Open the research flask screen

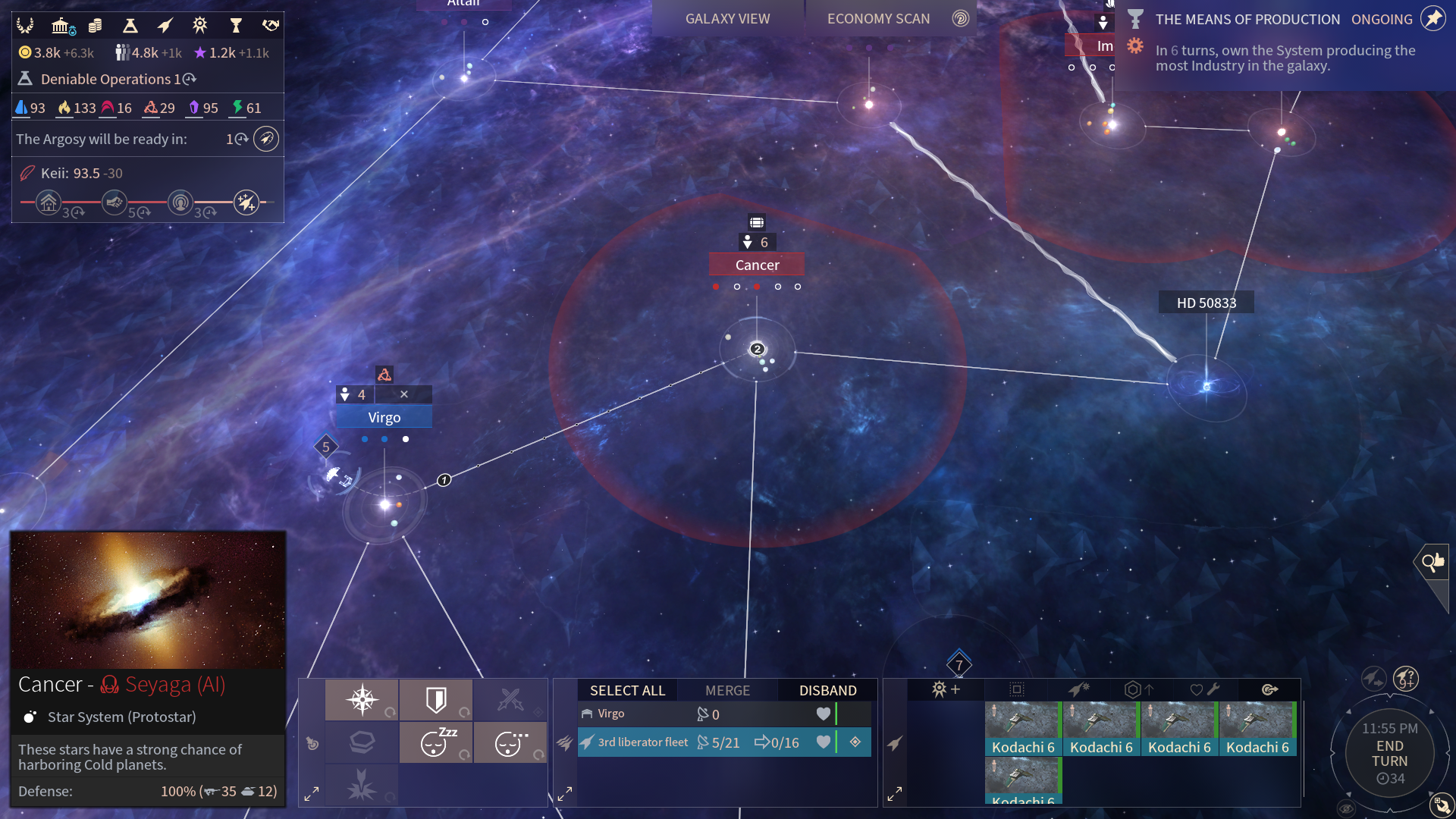[130, 27]
